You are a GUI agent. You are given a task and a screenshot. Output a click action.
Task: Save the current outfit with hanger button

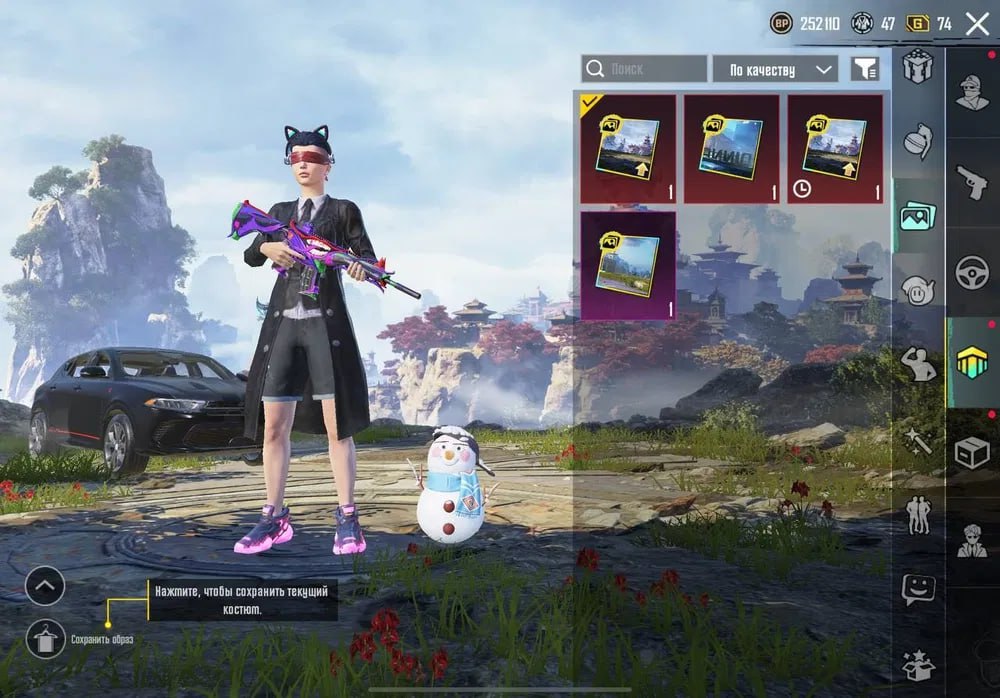pos(45,639)
